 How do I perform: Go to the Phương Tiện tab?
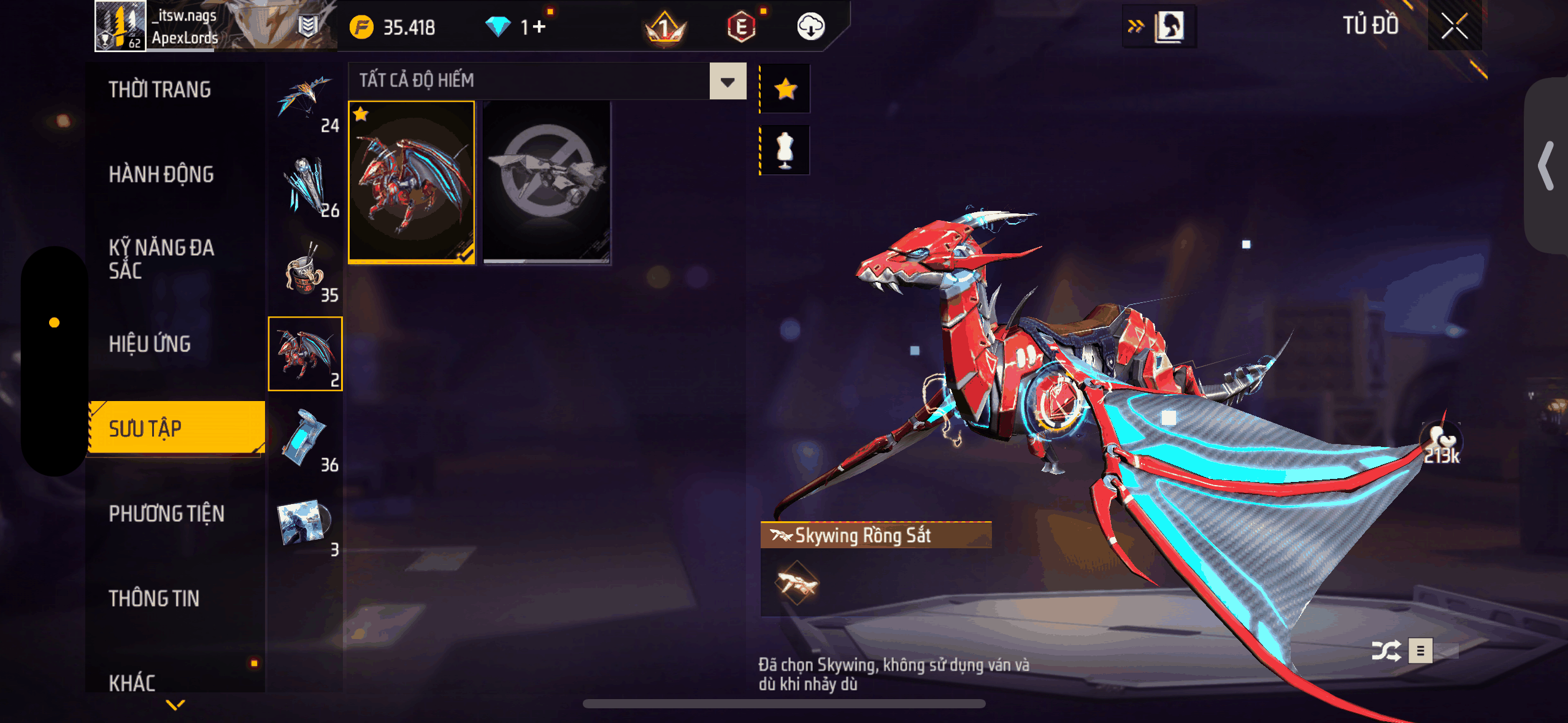pos(166,513)
